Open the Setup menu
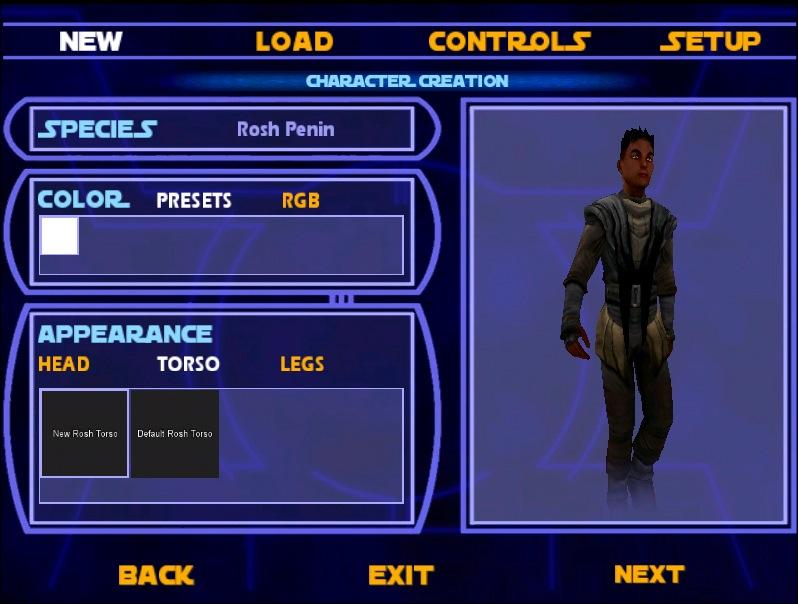Screen dimensions: 798x604 click(x=710, y=41)
